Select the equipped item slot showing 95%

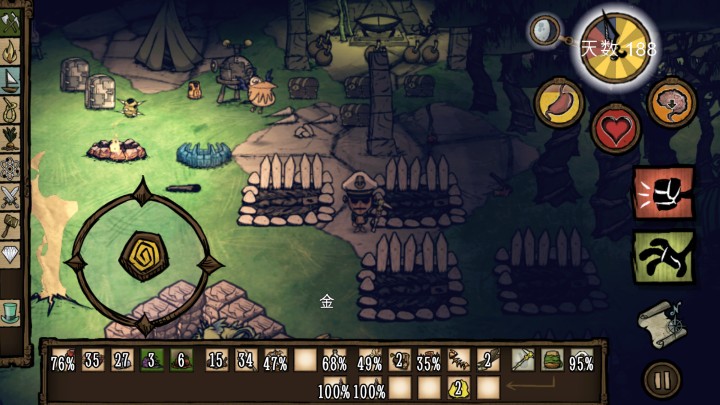[581, 360]
